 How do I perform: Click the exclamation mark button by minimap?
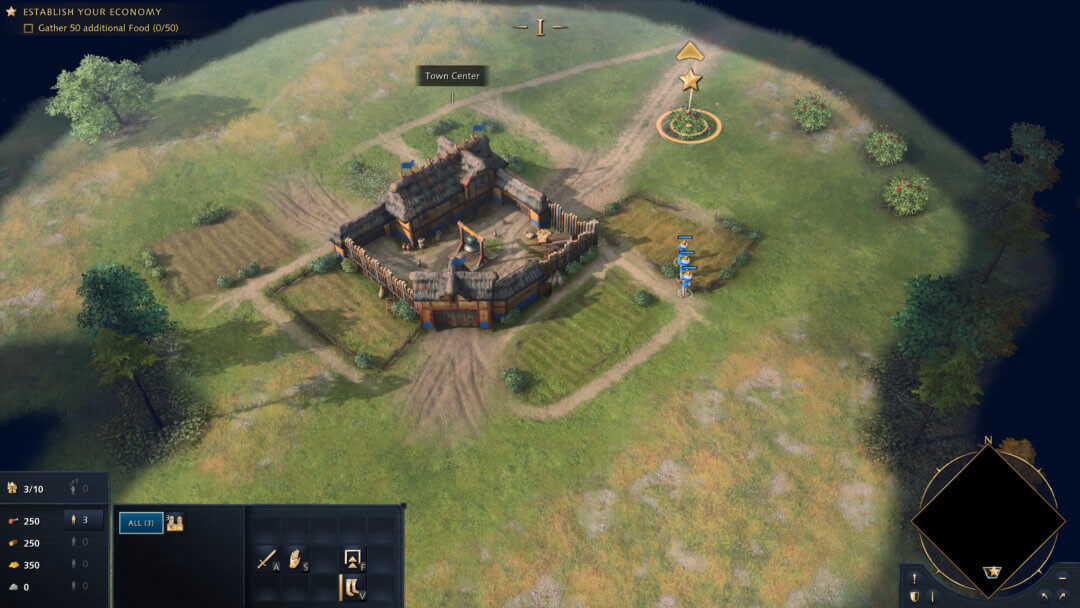pyautogui.click(x=914, y=578)
